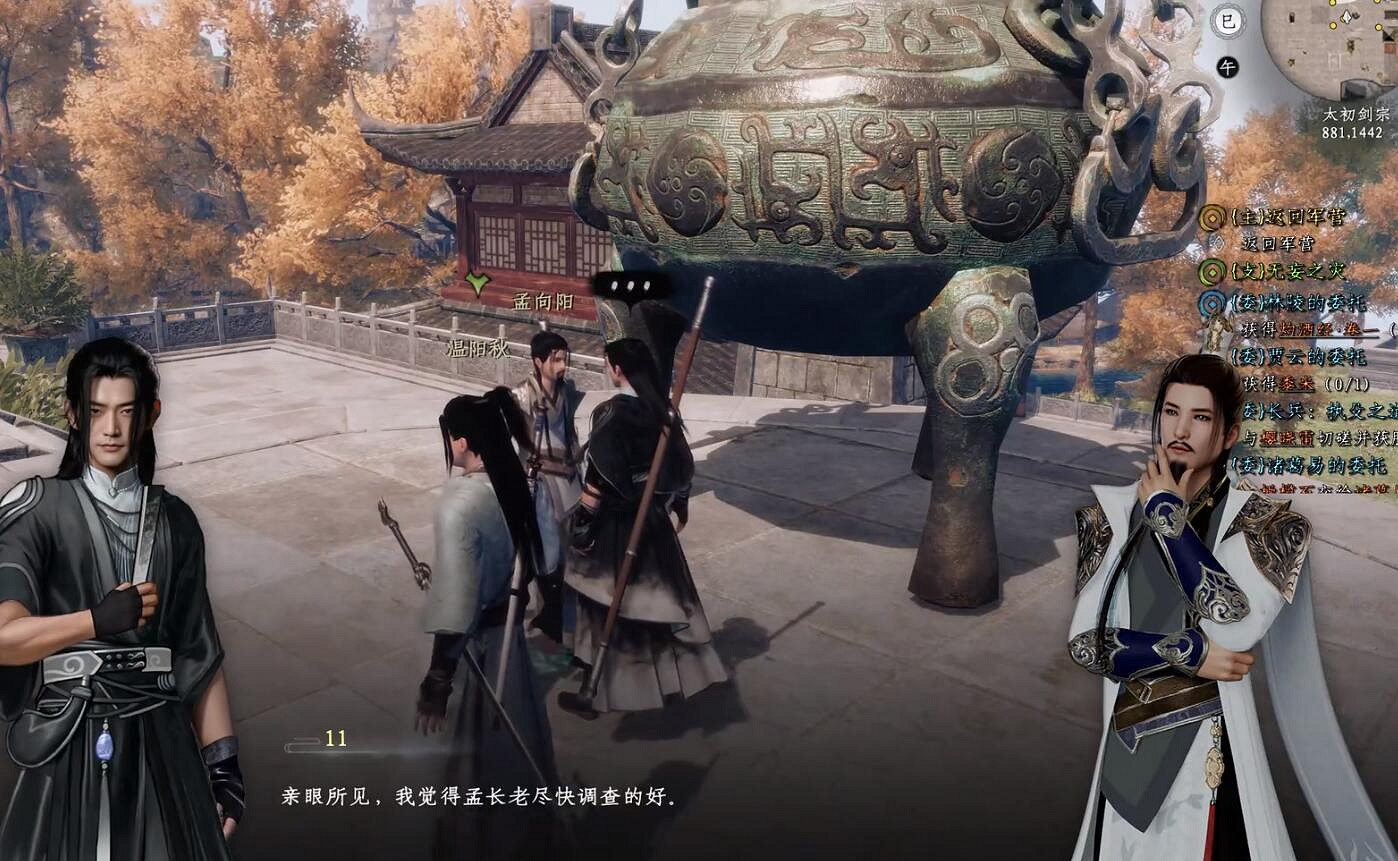Click the white diamond player marker on minimap

[1347, 18]
